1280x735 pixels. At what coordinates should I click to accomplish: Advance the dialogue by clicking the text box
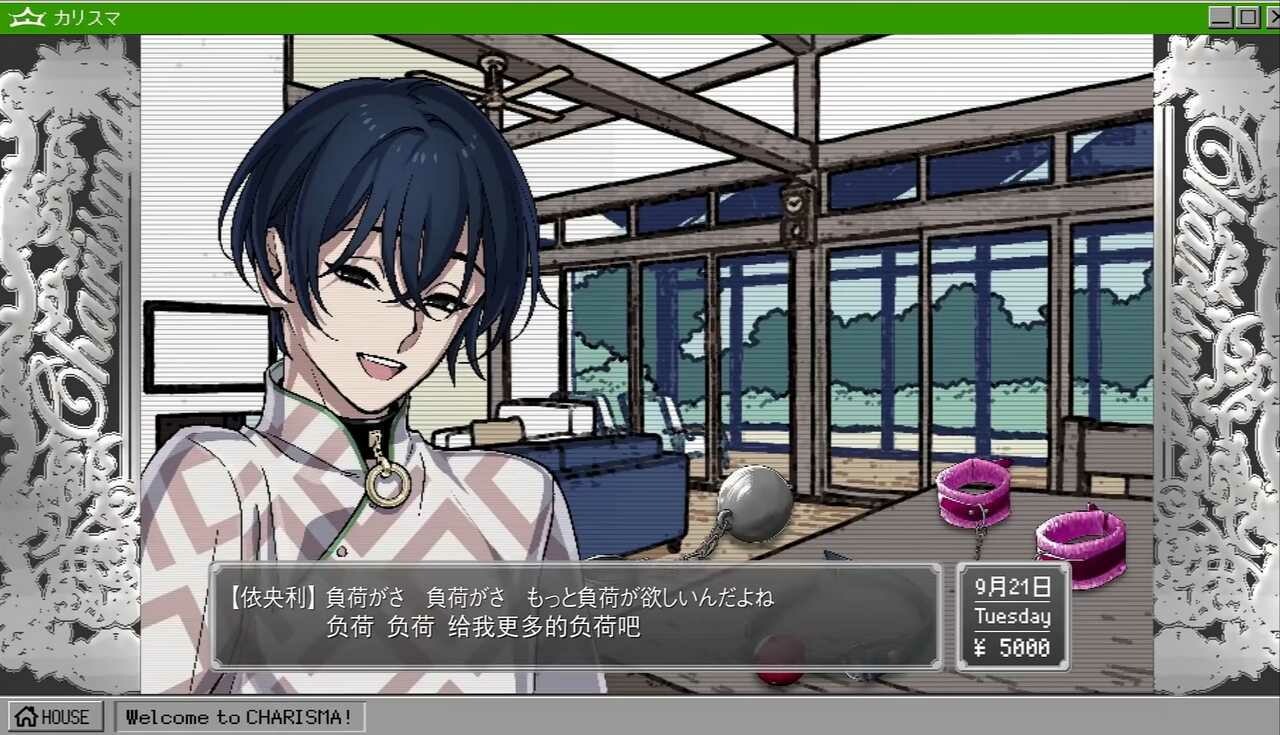click(x=575, y=615)
